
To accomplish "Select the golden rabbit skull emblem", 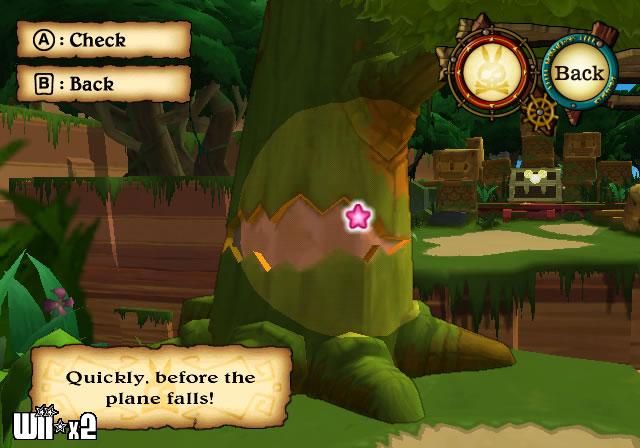I will (x=490, y=72).
